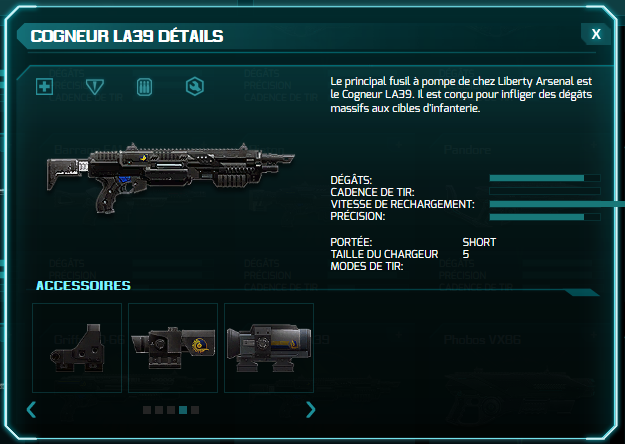Viewport: 625px width, 444px height.
Task: Select the plus cross category icon
Action: [44, 87]
